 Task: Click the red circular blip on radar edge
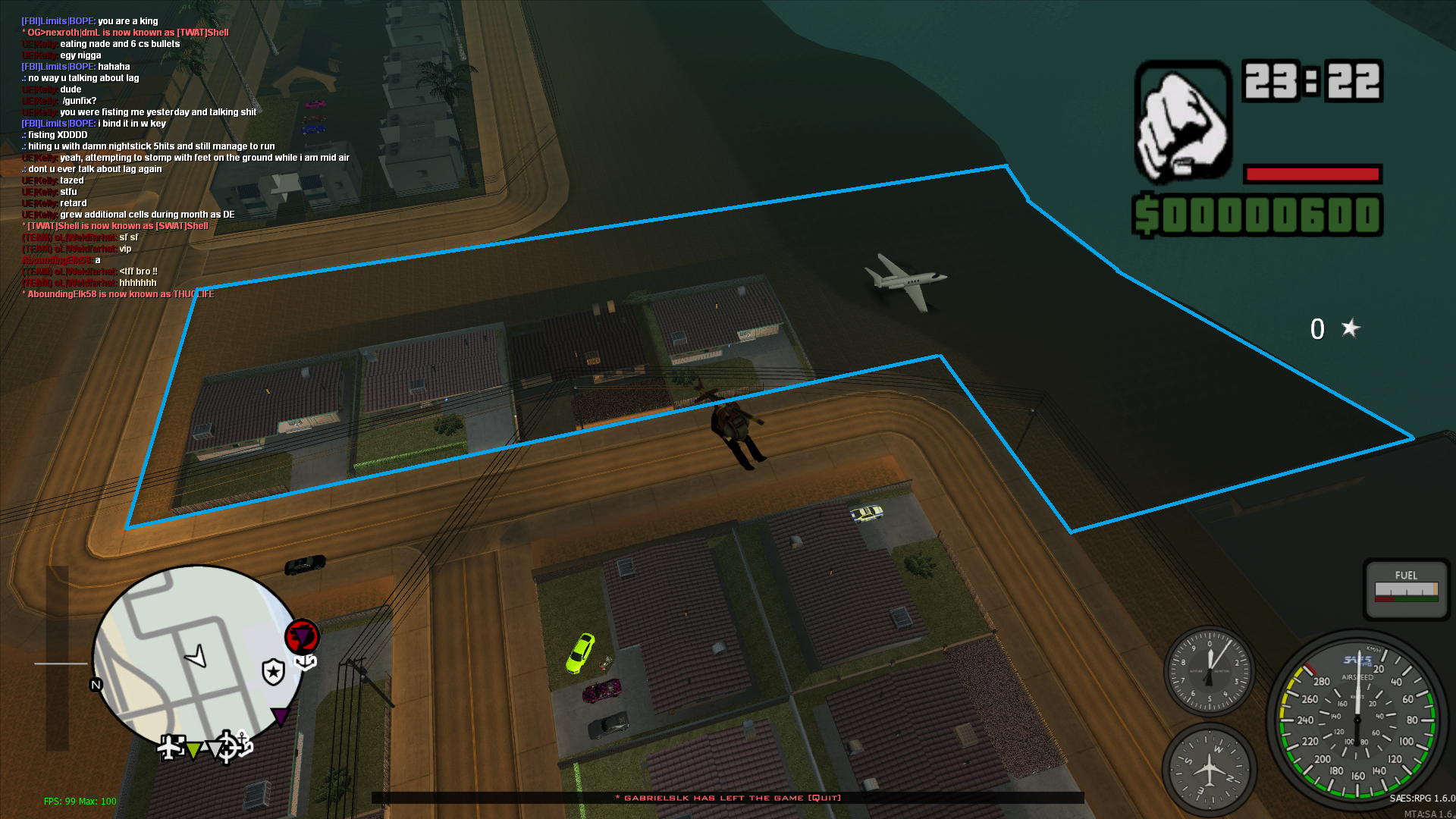coord(302,636)
